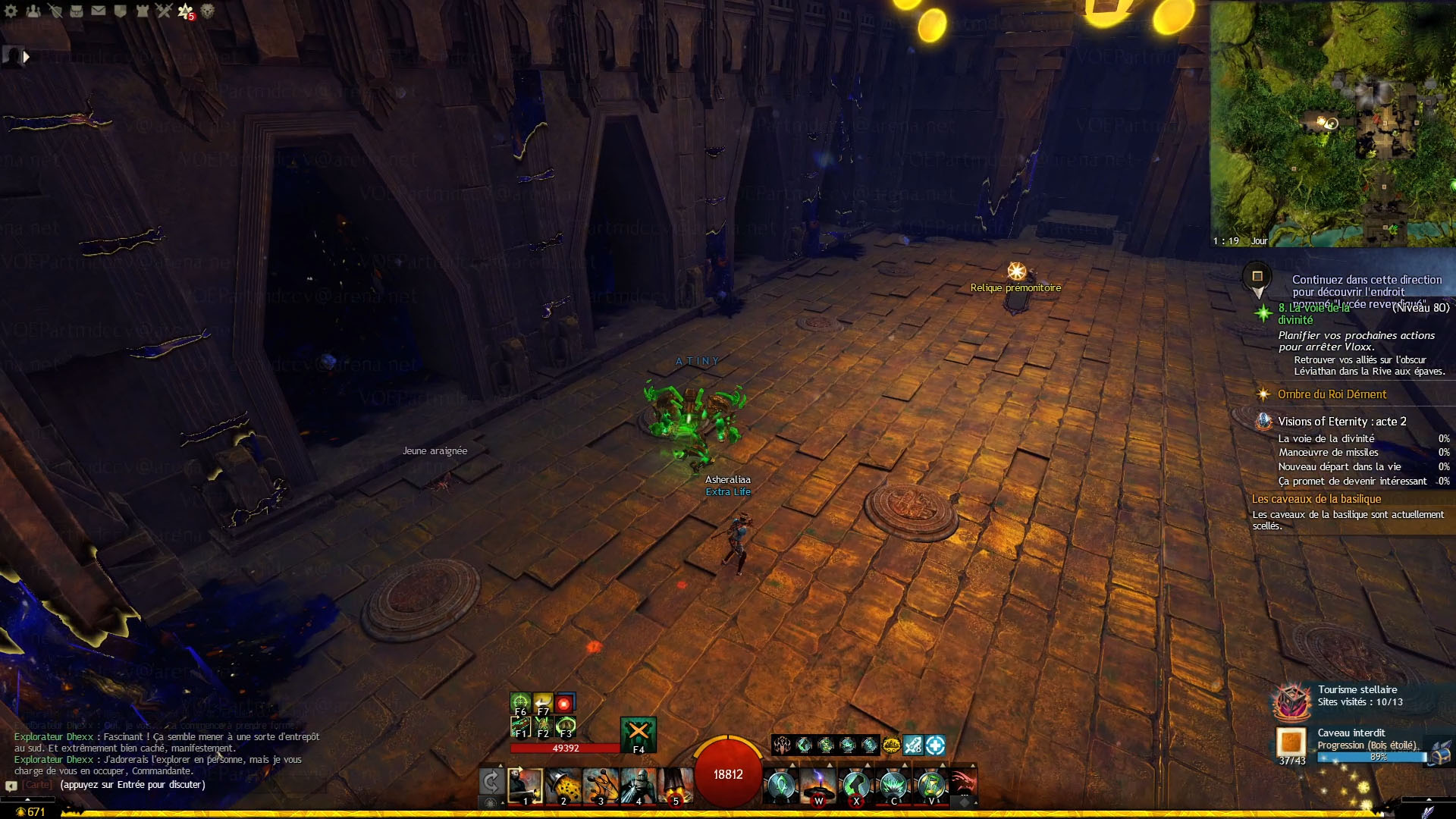
Task: Select the 'Ombre du Roi Dément' tracker entry
Action: [x=1332, y=394]
